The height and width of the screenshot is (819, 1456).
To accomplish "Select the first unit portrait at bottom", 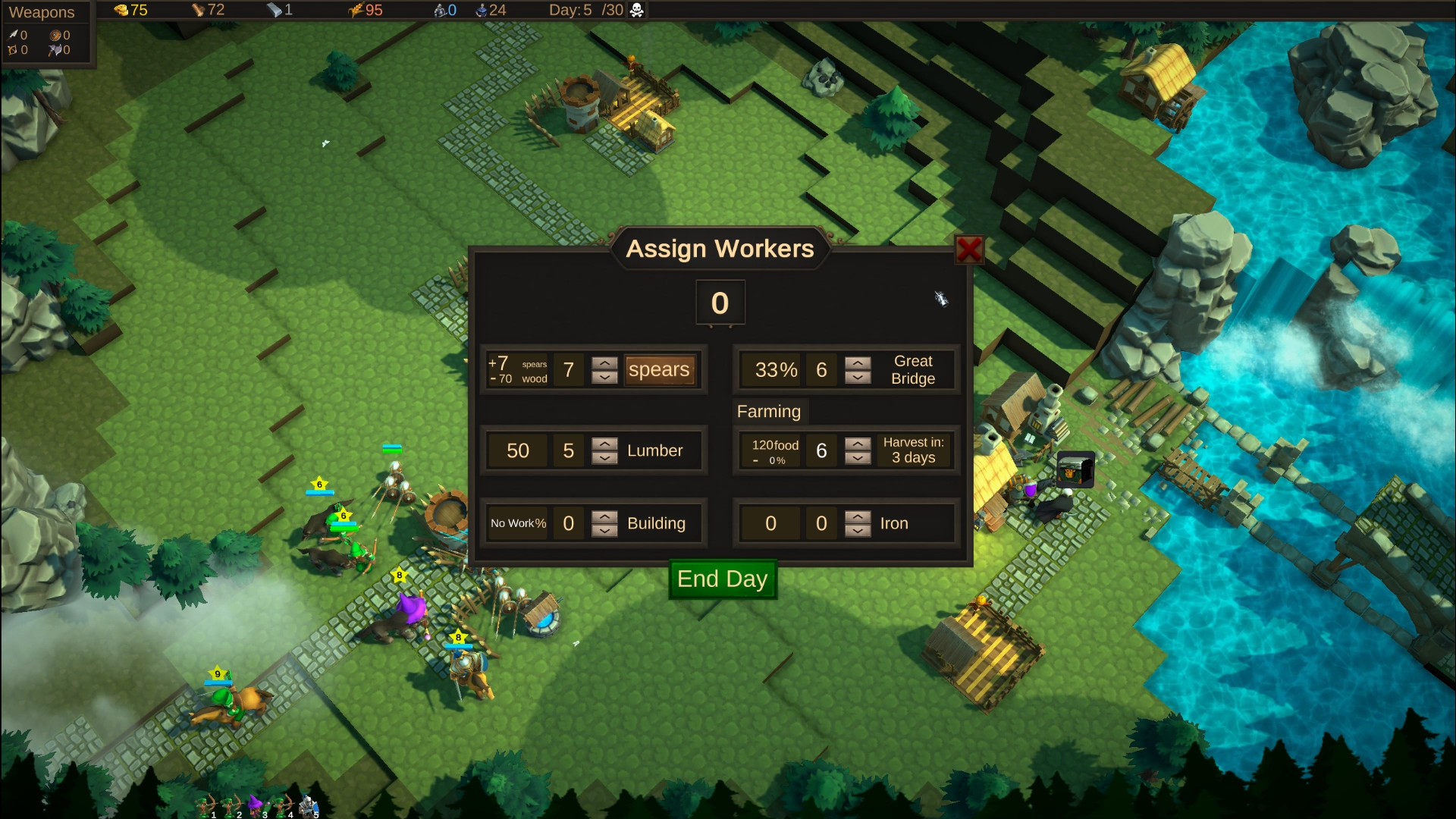I will pos(205,802).
